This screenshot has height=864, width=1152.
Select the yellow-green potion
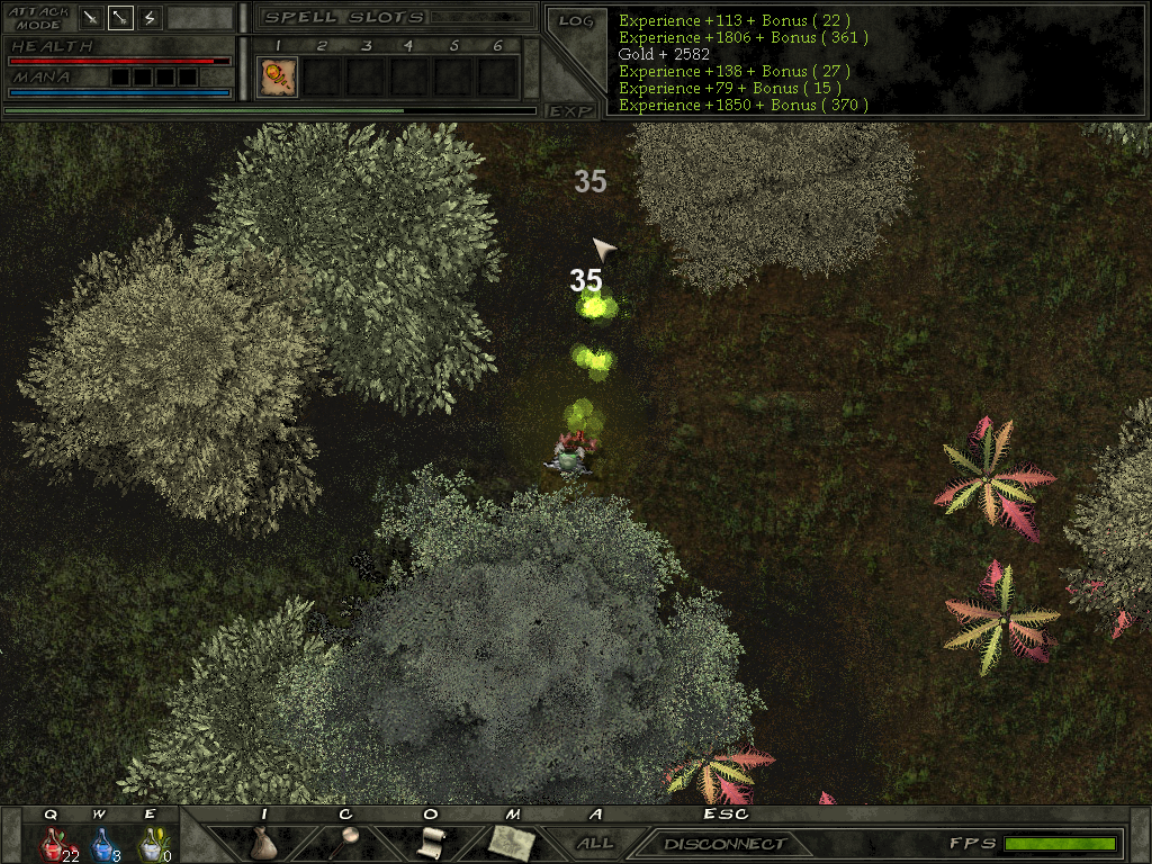coord(152,844)
